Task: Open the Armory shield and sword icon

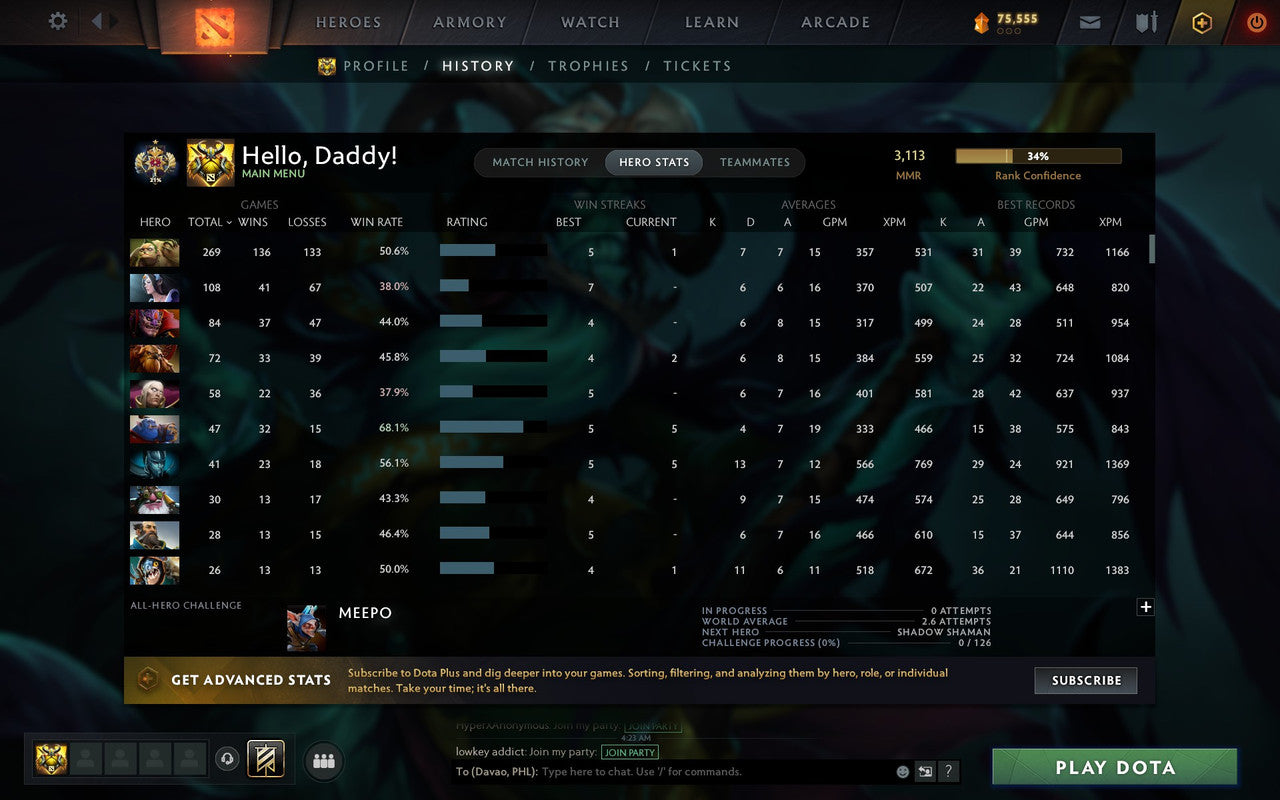Action: [x=1145, y=22]
